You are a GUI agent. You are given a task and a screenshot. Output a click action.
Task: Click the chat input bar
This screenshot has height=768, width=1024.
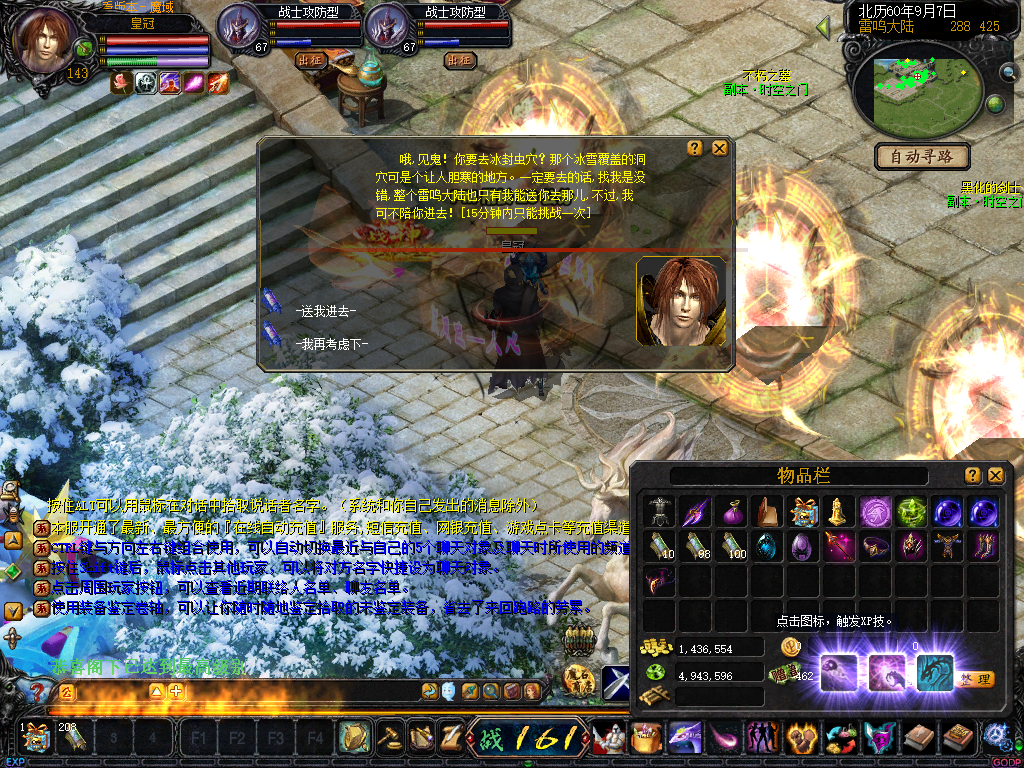coord(300,691)
